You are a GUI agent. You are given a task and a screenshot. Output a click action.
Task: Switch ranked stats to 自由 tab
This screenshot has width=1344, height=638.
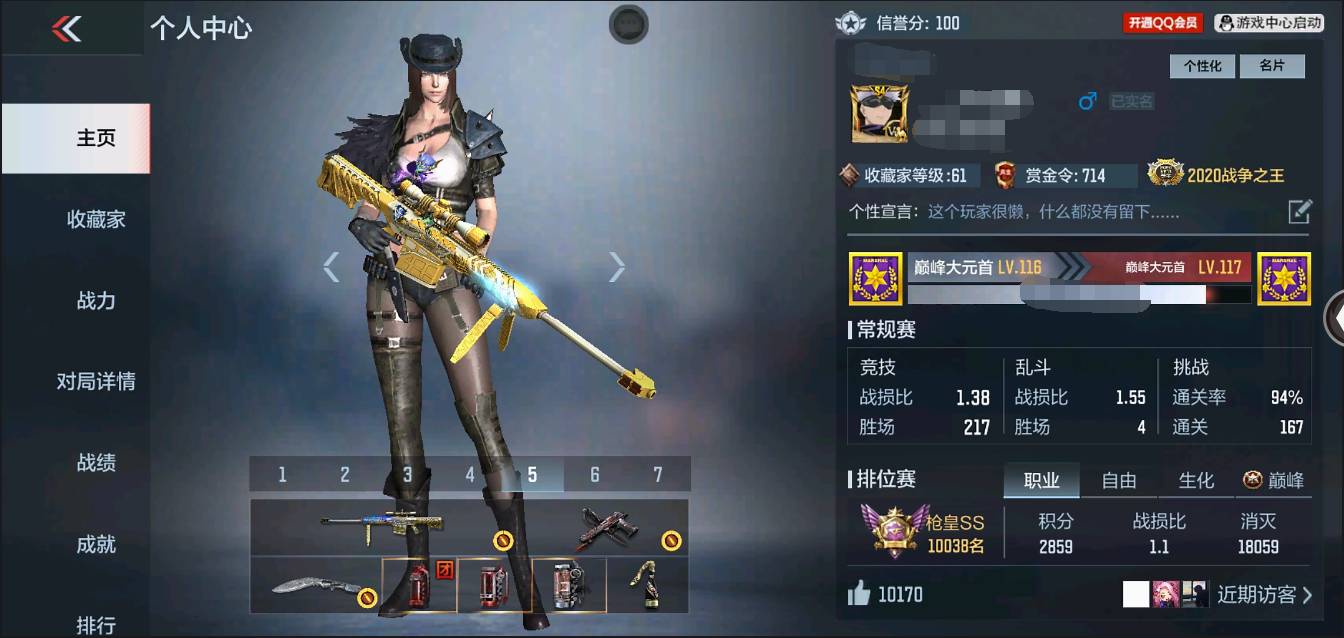(1118, 480)
